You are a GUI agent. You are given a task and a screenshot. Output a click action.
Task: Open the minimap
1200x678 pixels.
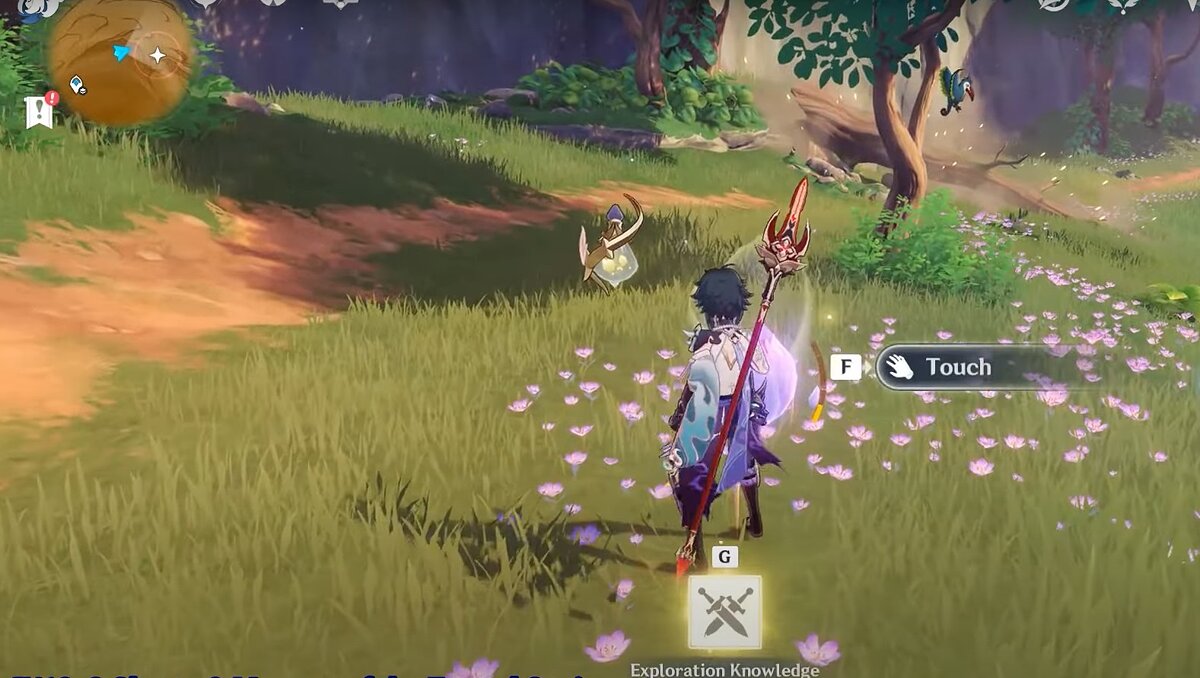click(120, 60)
